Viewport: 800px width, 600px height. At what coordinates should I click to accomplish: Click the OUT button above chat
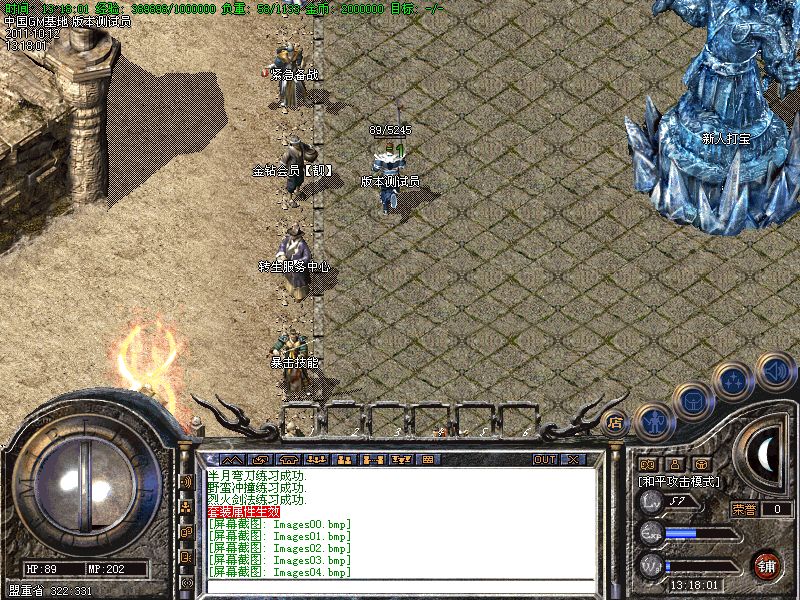(x=545, y=459)
